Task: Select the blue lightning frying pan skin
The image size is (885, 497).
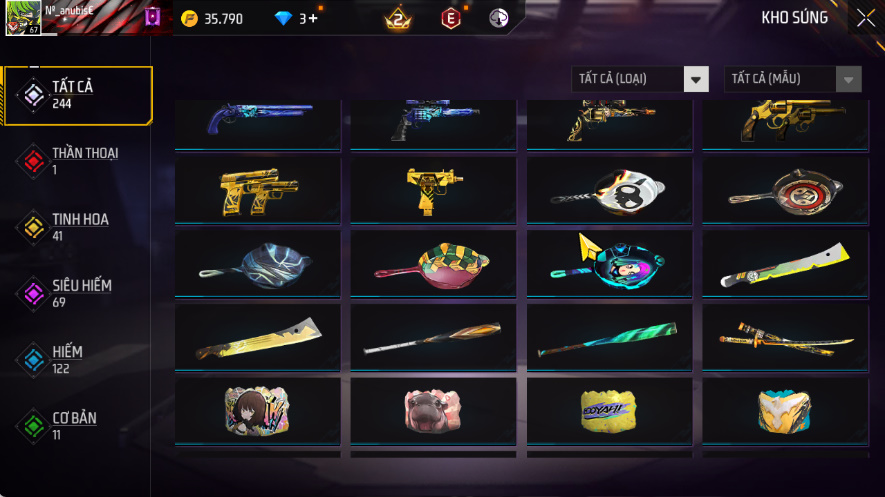Action: point(257,263)
